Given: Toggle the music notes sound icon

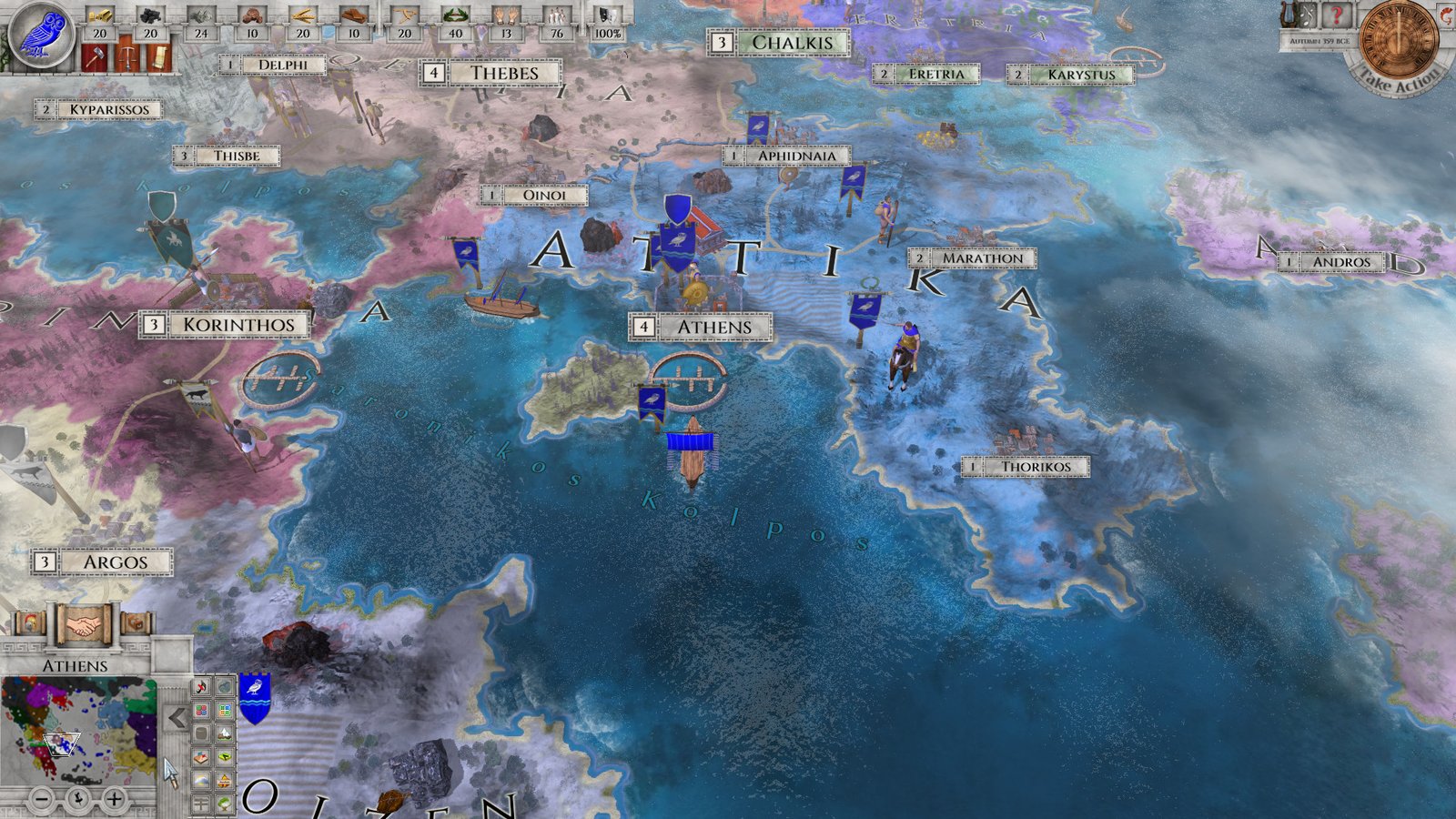Looking at the screenshot, I should click(x=1307, y=14).
